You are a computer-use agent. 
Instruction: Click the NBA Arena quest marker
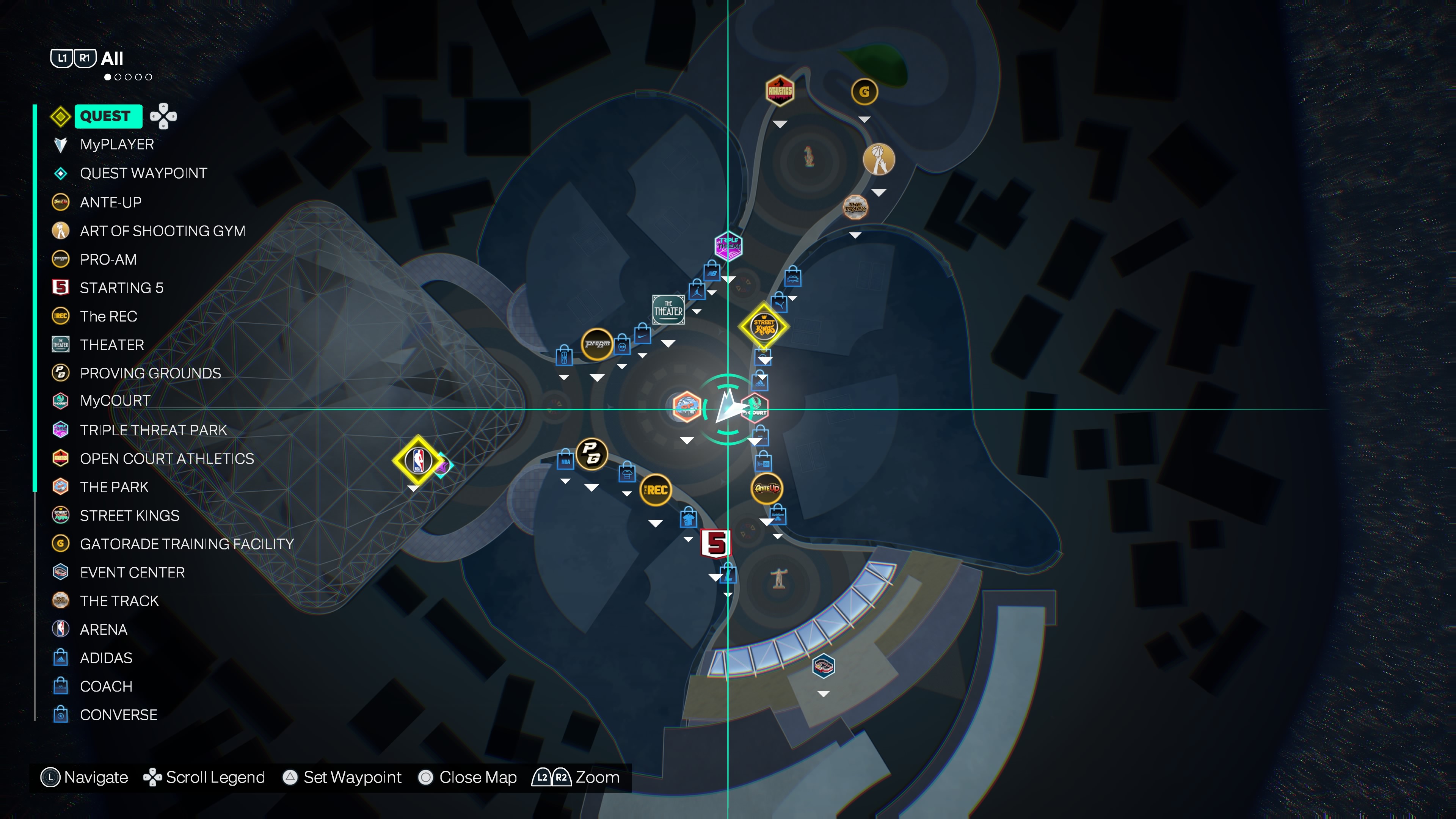pyautogui.click(x=418, y=460)
